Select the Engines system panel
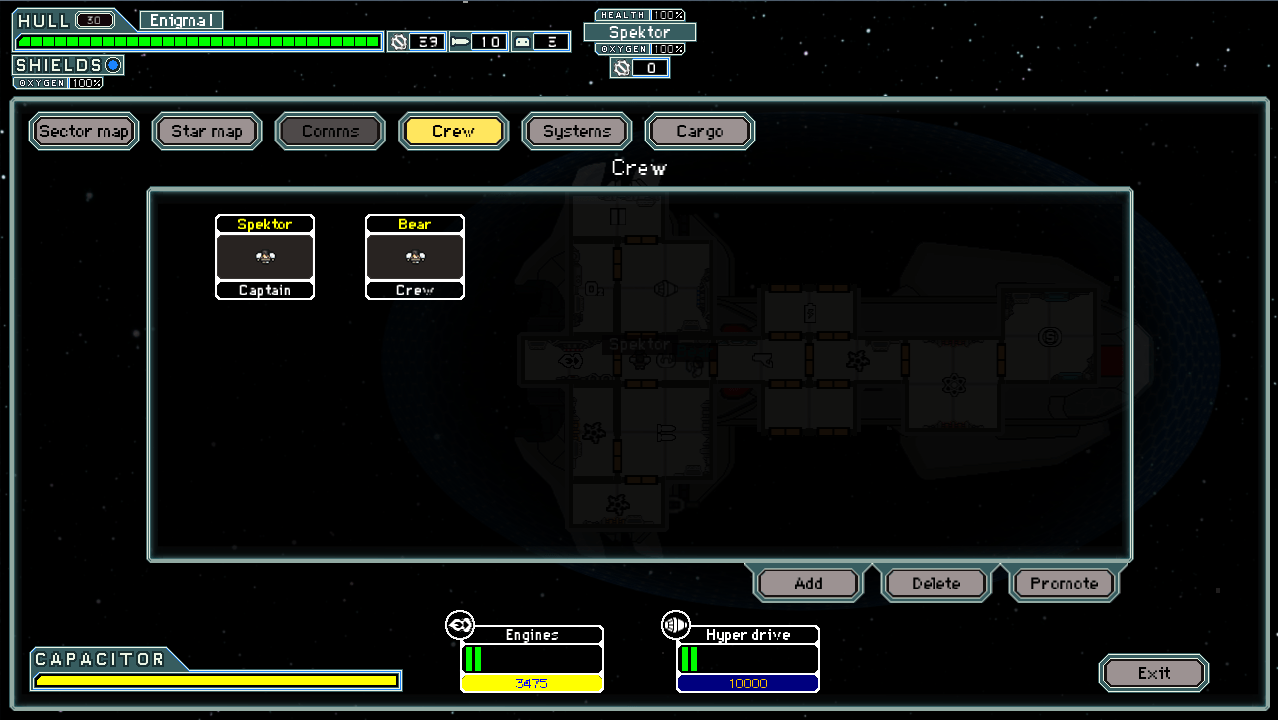 click(x=532, y=659)
